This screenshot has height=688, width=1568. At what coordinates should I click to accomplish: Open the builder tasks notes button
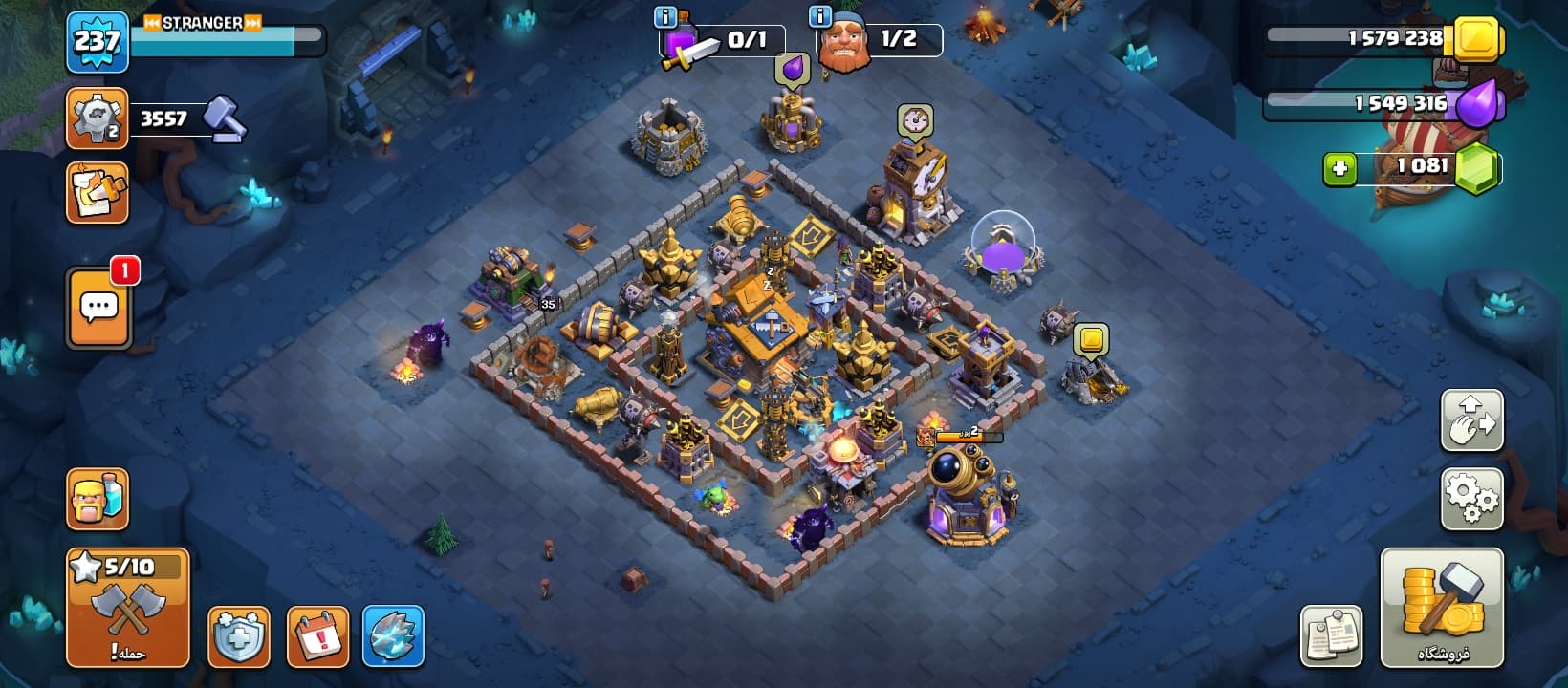(1331, 635)
